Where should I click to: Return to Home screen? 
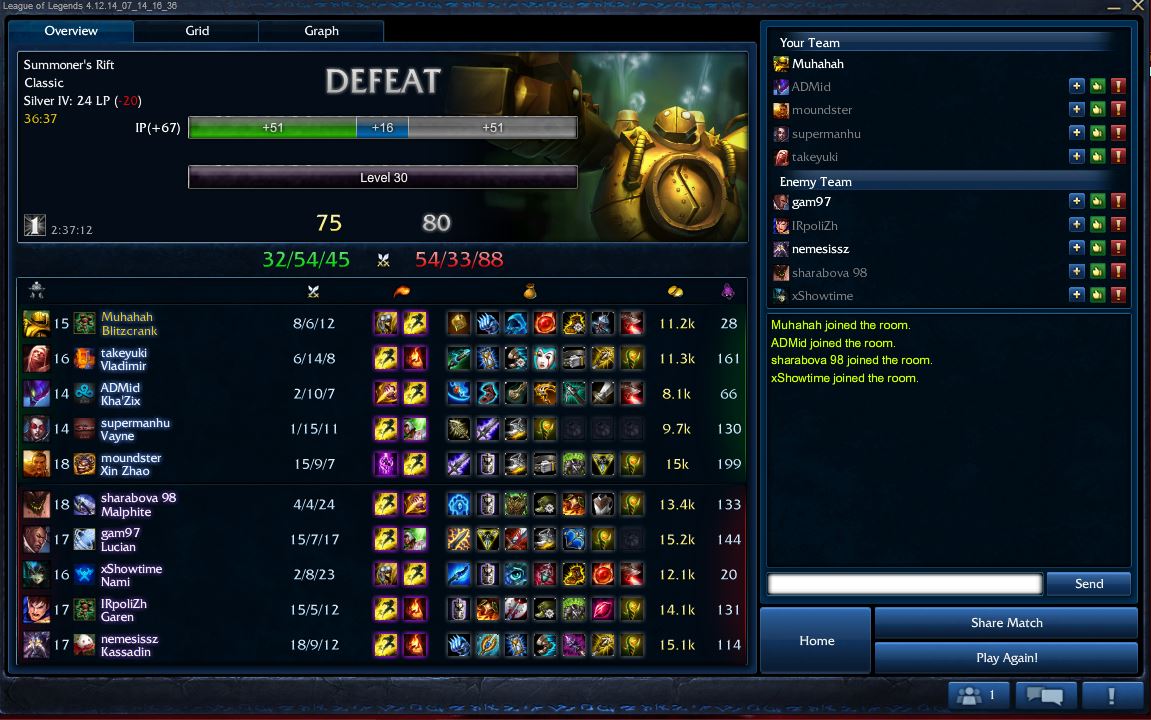tap(816, 640)
